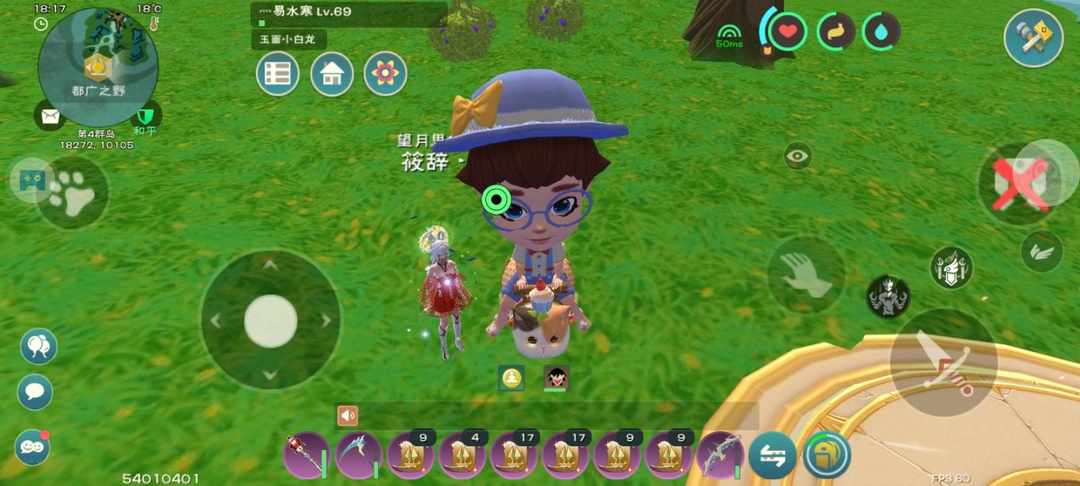
Task: Open the list menu button
Action: tap(278, 73)
